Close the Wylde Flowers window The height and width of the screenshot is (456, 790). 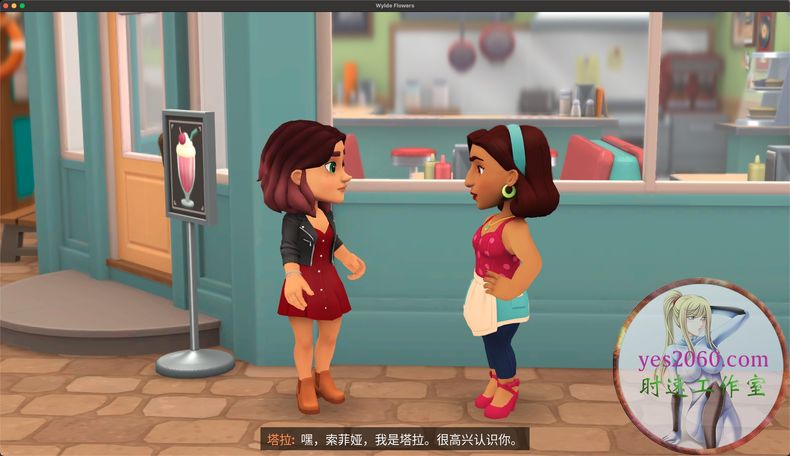pos(5,6)
